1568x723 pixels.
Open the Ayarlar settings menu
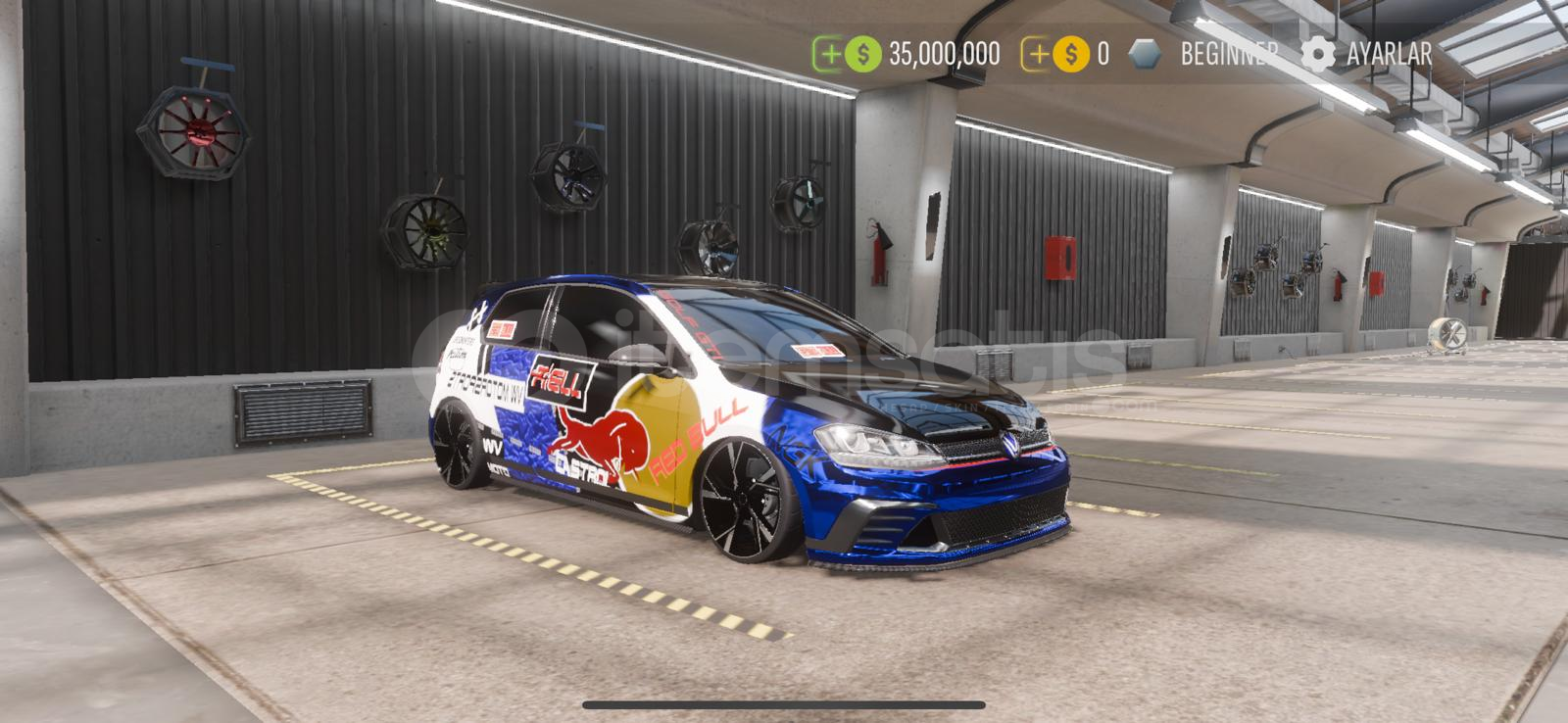[1367, 54]
